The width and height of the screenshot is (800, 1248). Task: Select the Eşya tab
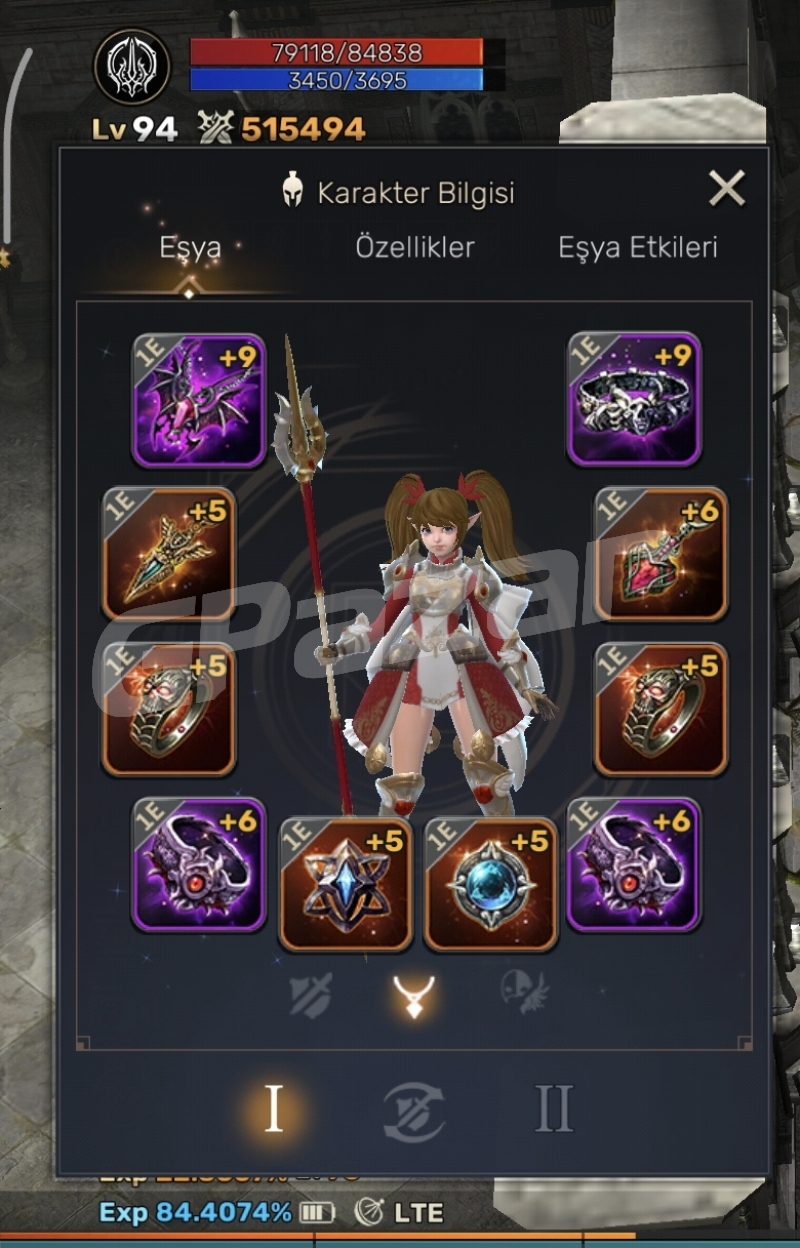190,248
